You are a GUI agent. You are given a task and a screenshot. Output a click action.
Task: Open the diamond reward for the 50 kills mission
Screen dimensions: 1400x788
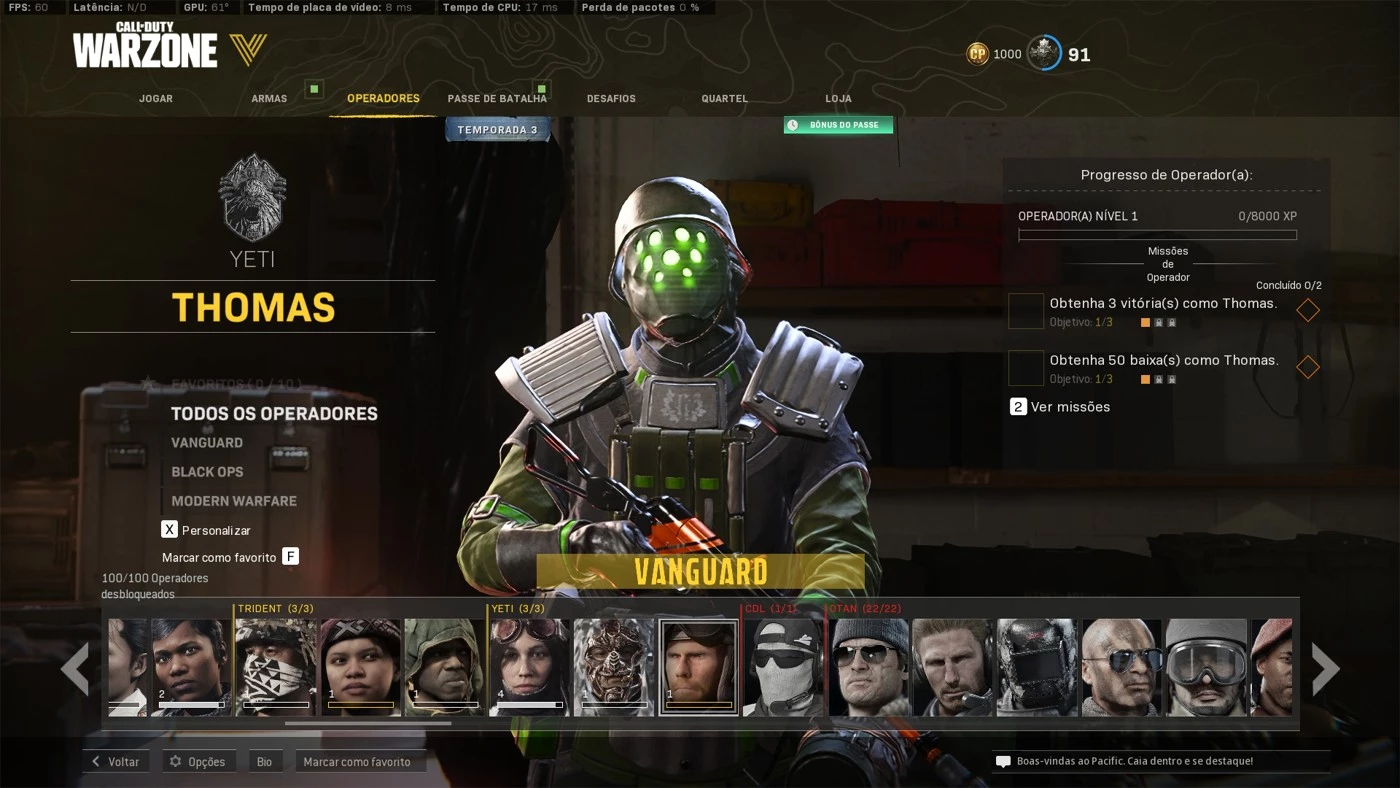[x=1307, y=367]
